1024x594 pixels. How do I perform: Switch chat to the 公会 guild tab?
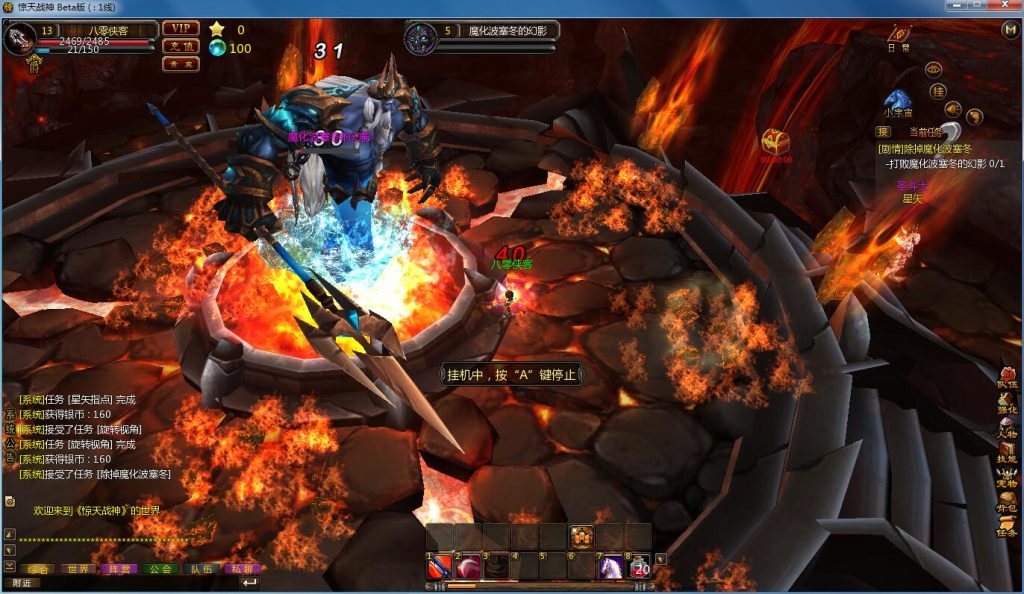tap(159, 568)
